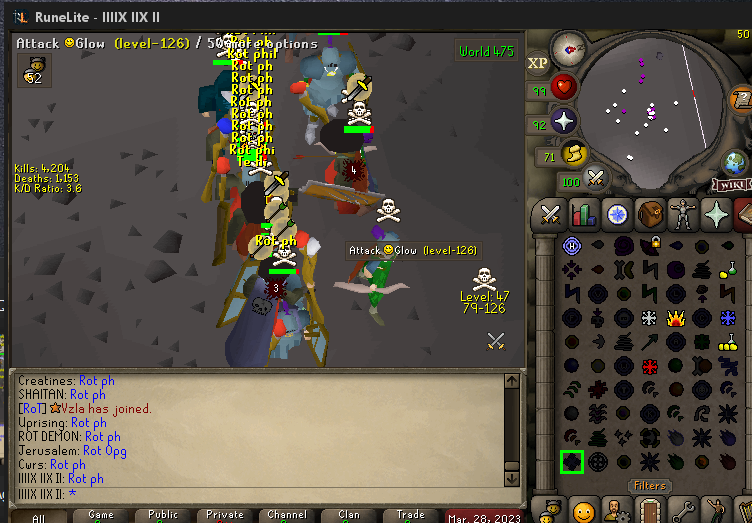The image size is (752, 523).
Task: Open the Wiki lookup button
Action: (733, 185)
